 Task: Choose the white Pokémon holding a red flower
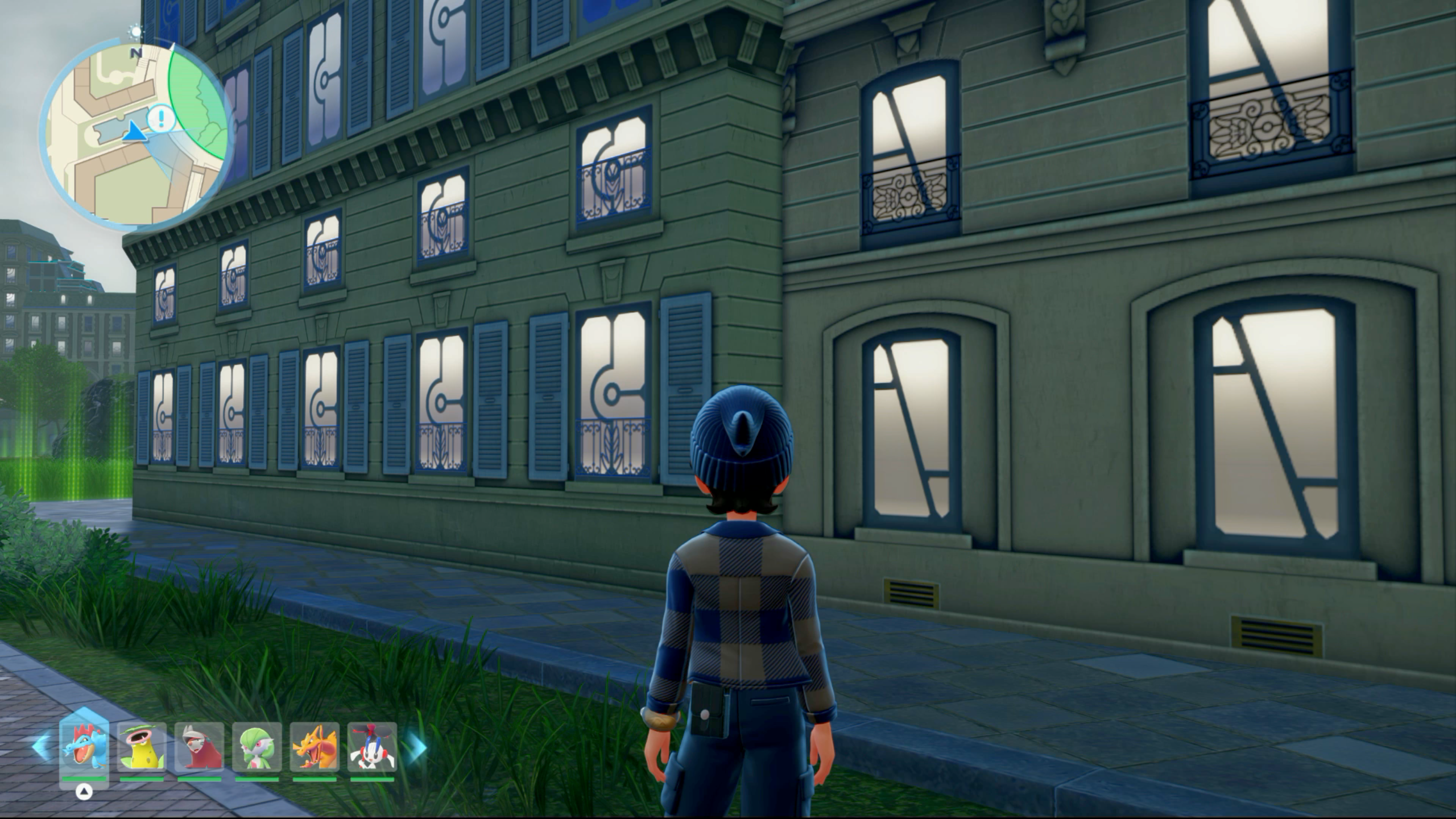click(x=372, y=747)
